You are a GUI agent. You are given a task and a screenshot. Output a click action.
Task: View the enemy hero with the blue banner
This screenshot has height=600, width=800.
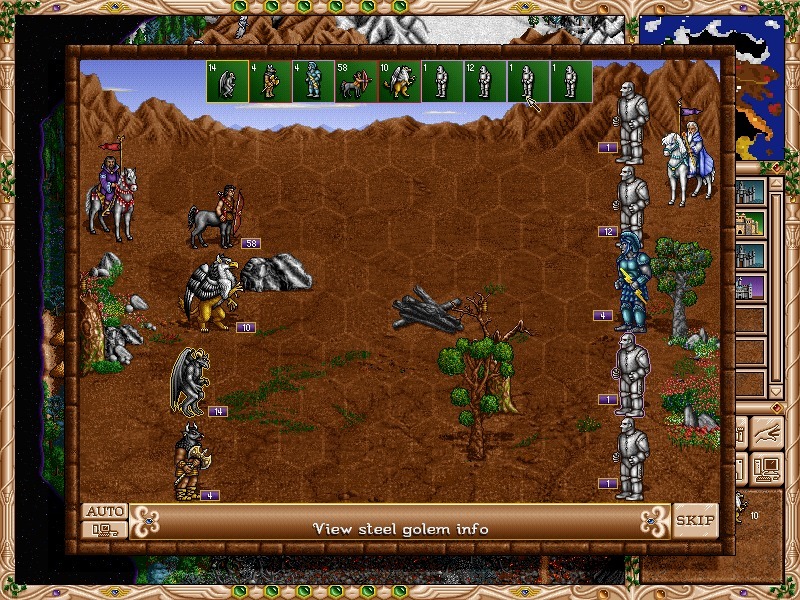[693, 155]
